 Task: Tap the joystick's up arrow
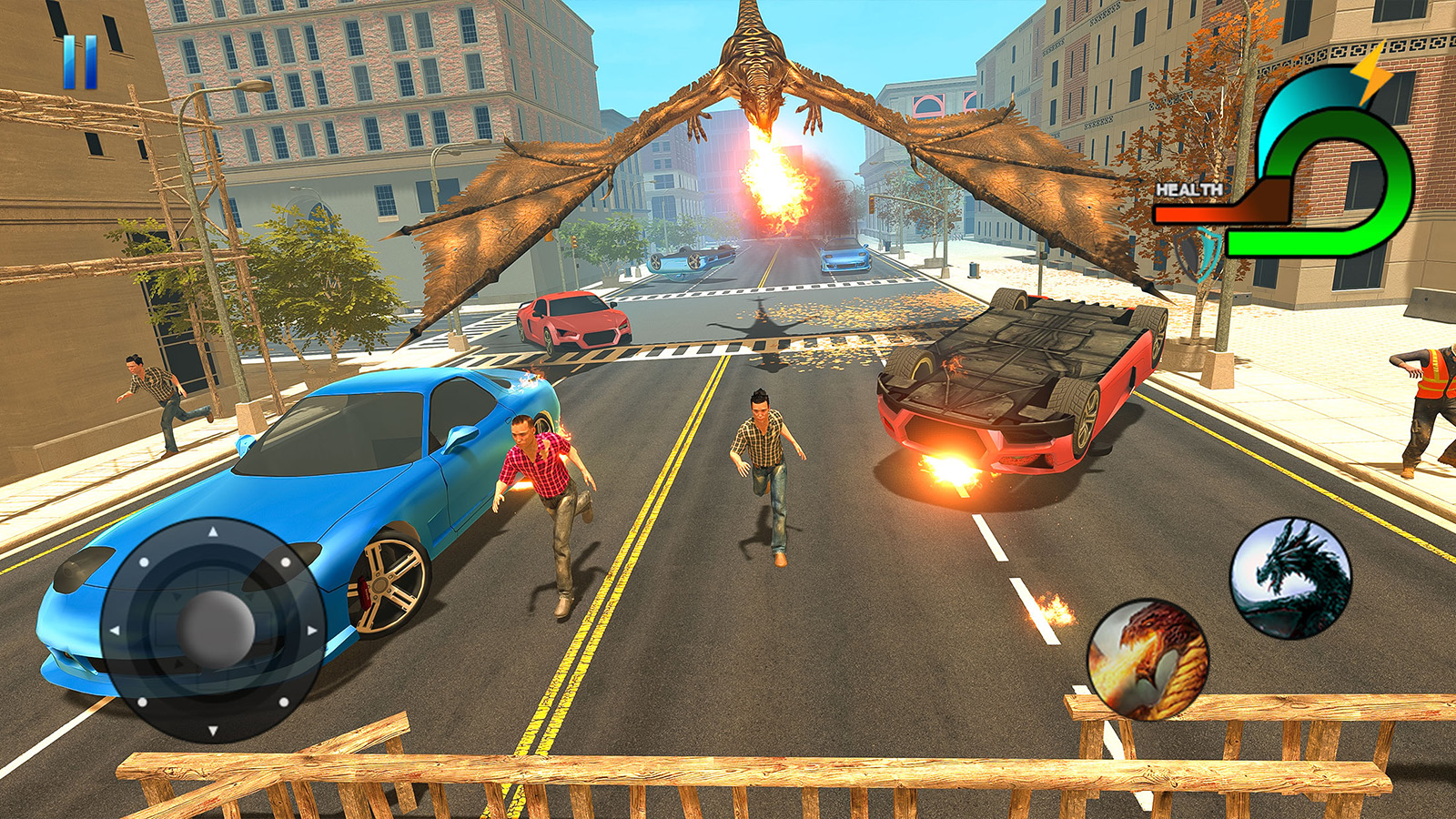[x=213, y=531]
